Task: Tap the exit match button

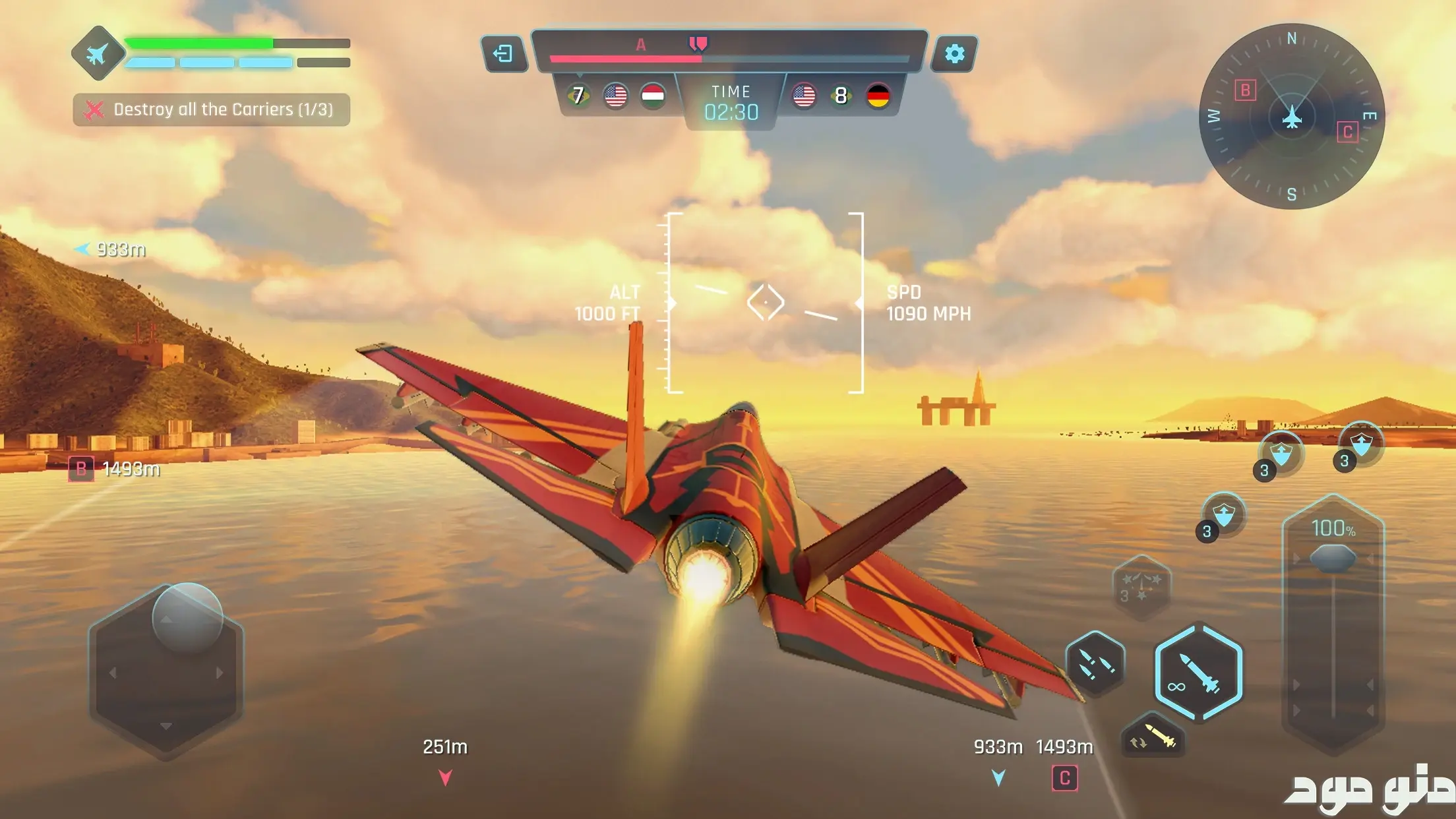Action: pos(503,53)
